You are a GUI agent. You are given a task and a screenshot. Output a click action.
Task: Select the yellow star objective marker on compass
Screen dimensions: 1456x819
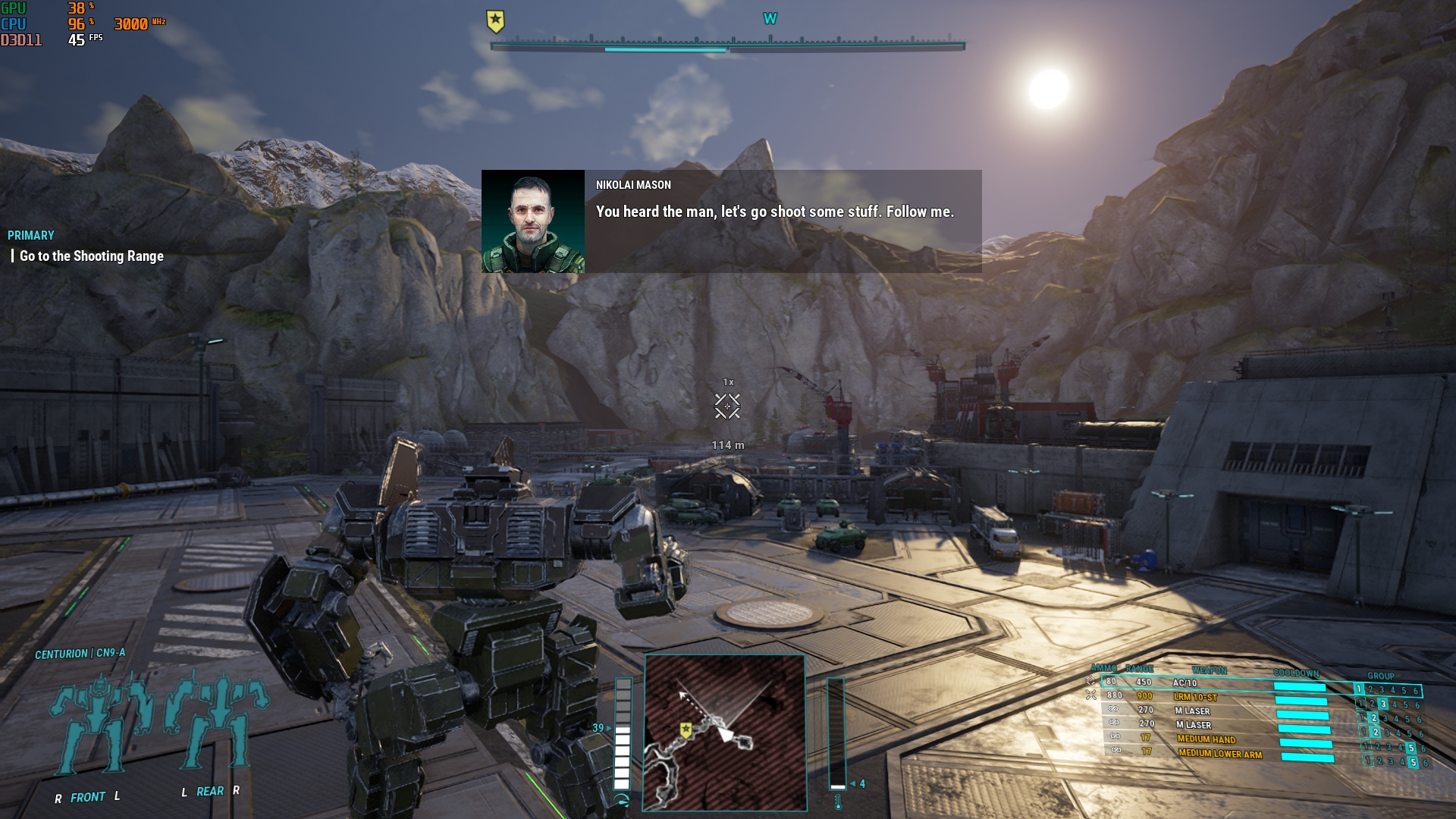pyautogui.click(x=495, y=20)
